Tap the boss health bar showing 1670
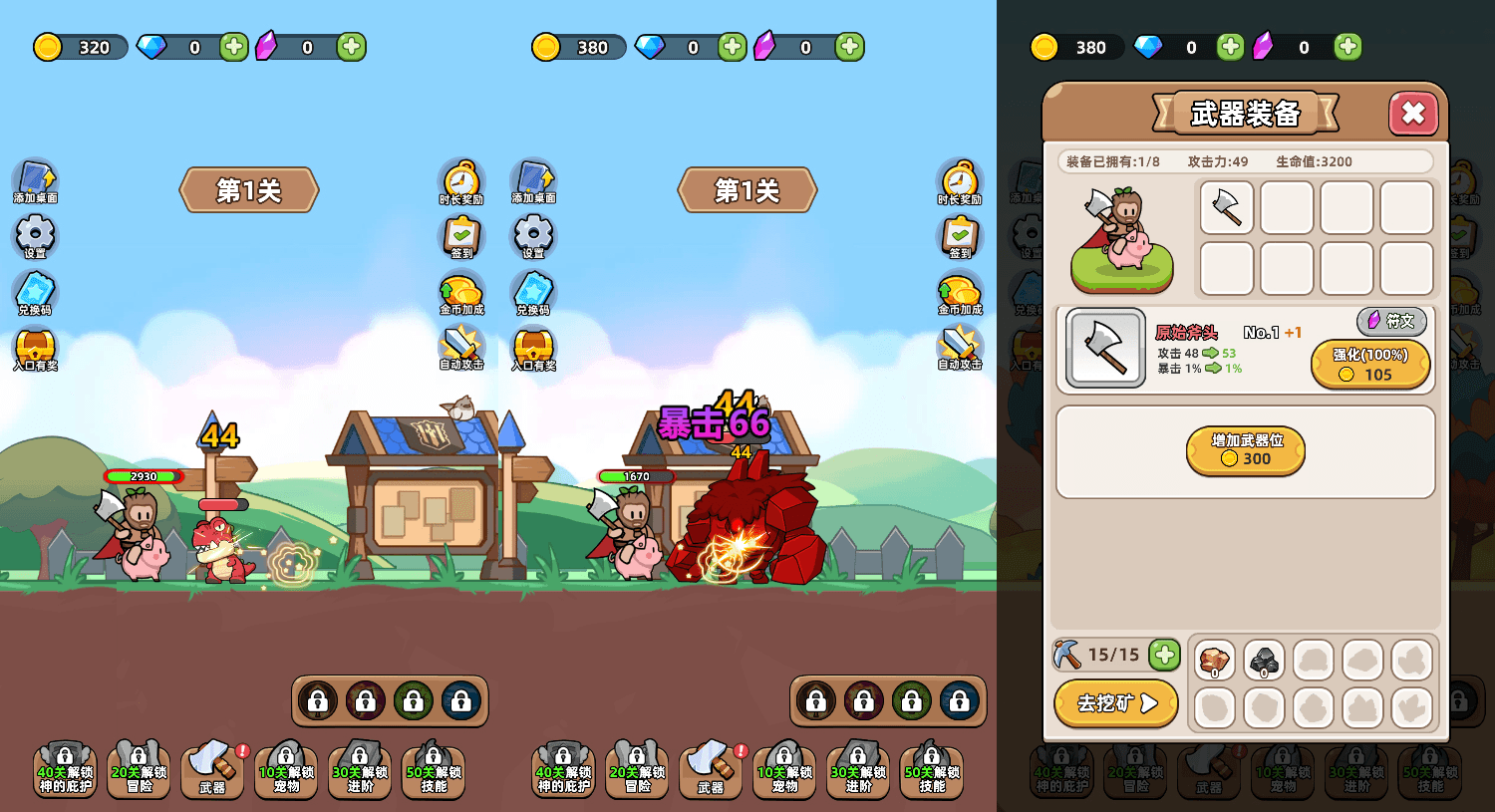 pyautogui.click(x=635, y=475)
